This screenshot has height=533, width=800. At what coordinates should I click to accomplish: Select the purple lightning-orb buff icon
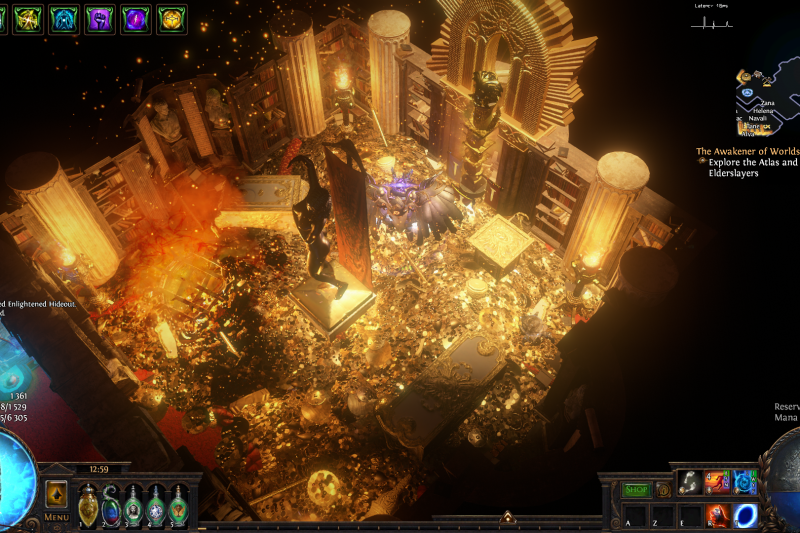[x=136, y=18]
